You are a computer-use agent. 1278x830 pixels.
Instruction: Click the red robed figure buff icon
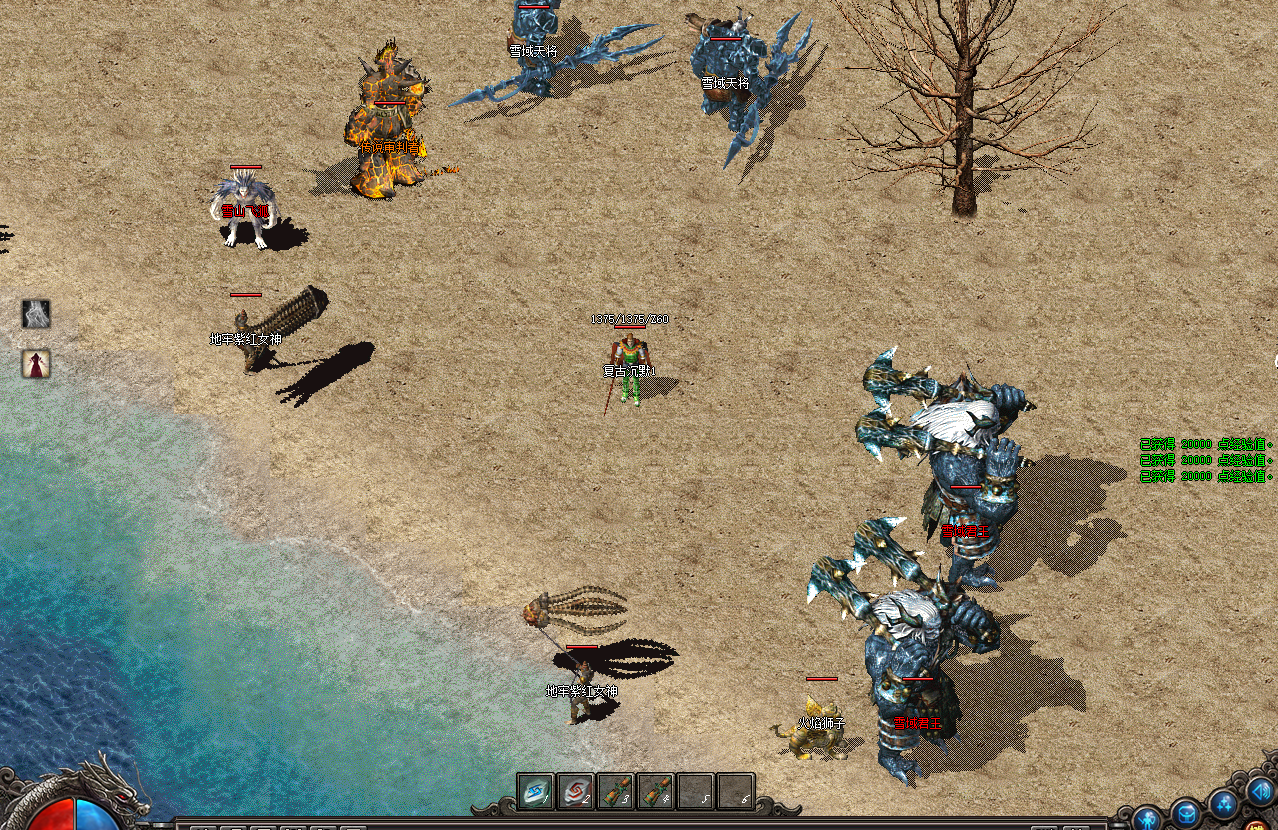click(36, 364)
